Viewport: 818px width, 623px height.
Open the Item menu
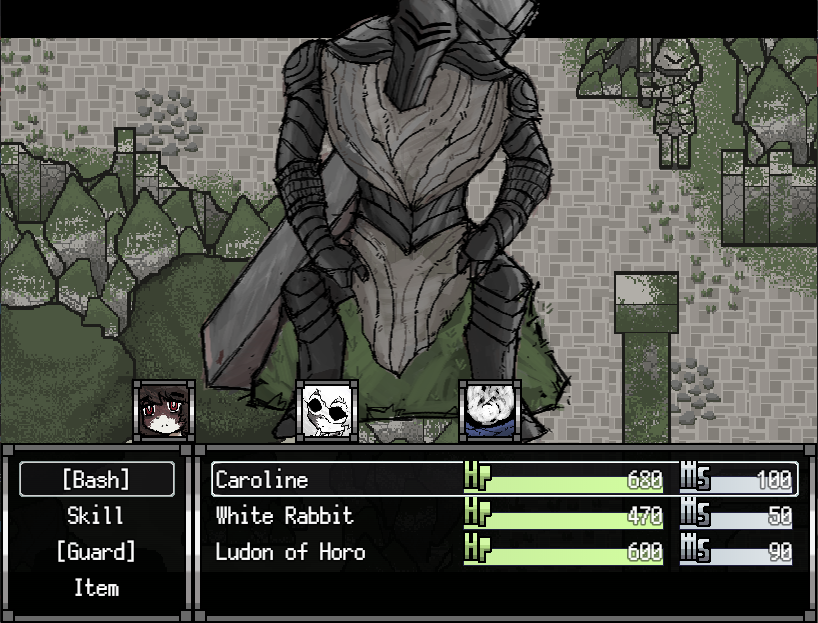pos(97,588)
